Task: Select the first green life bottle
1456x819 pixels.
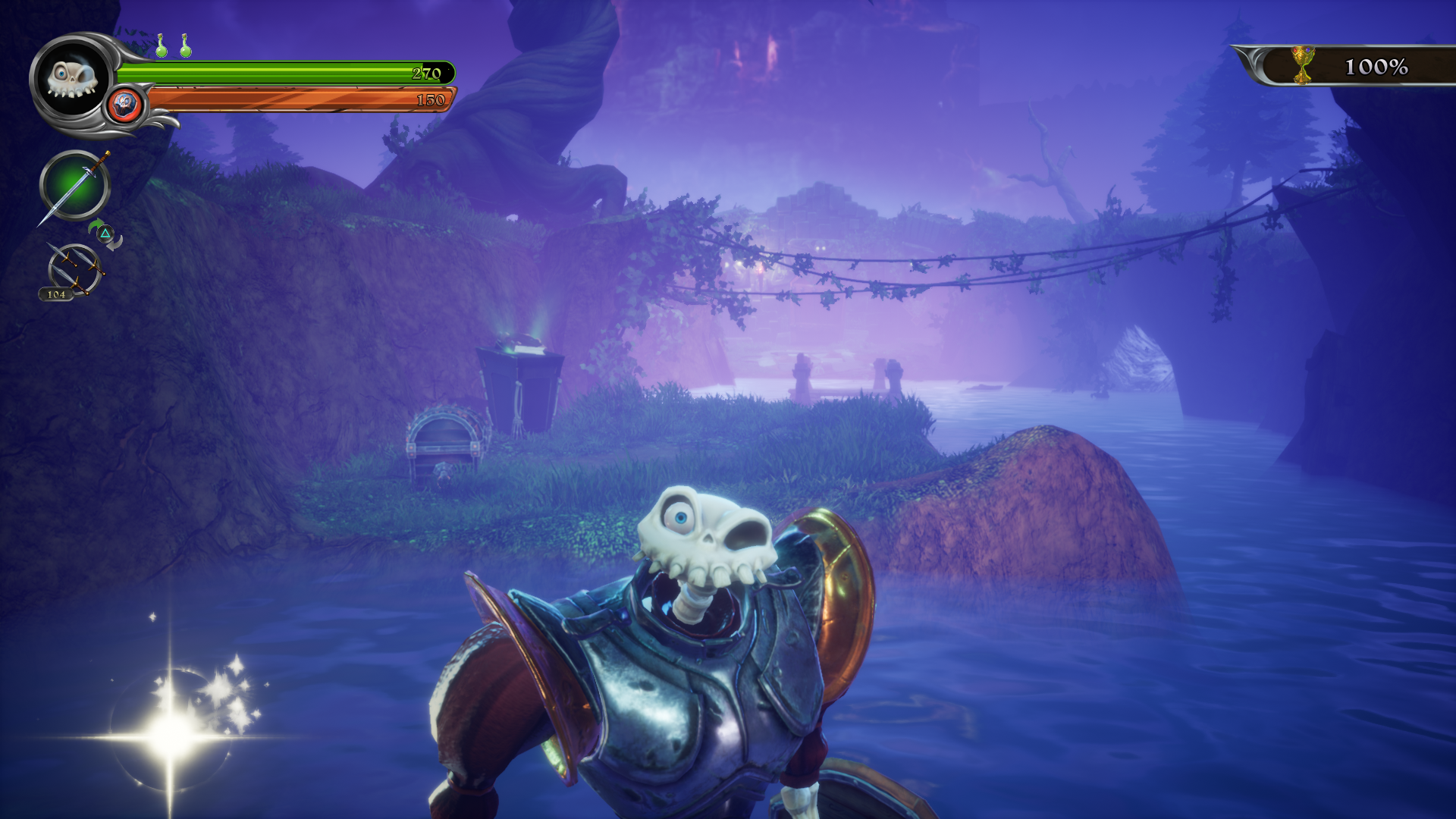Action: (x=161, y=46)
